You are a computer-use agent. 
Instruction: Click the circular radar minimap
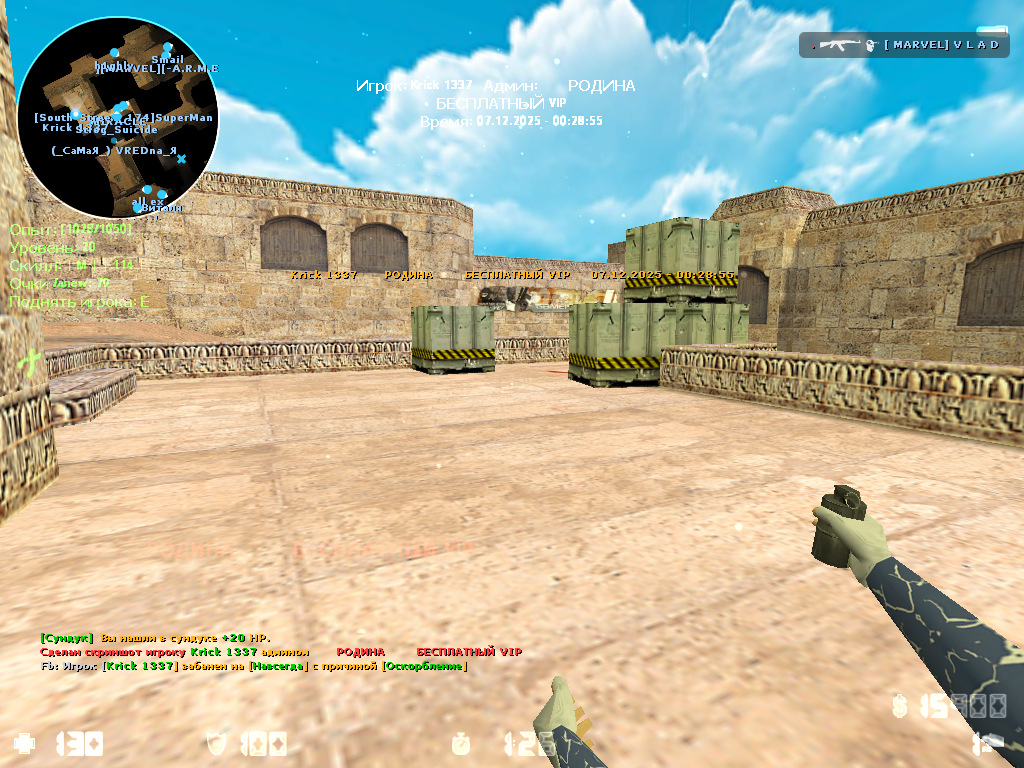click(117, 118)
